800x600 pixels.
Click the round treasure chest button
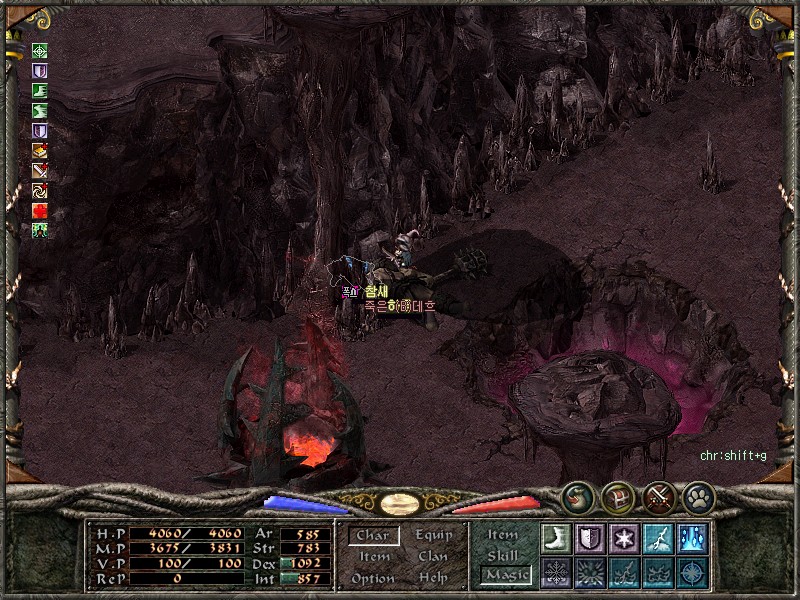pos(617,497)
